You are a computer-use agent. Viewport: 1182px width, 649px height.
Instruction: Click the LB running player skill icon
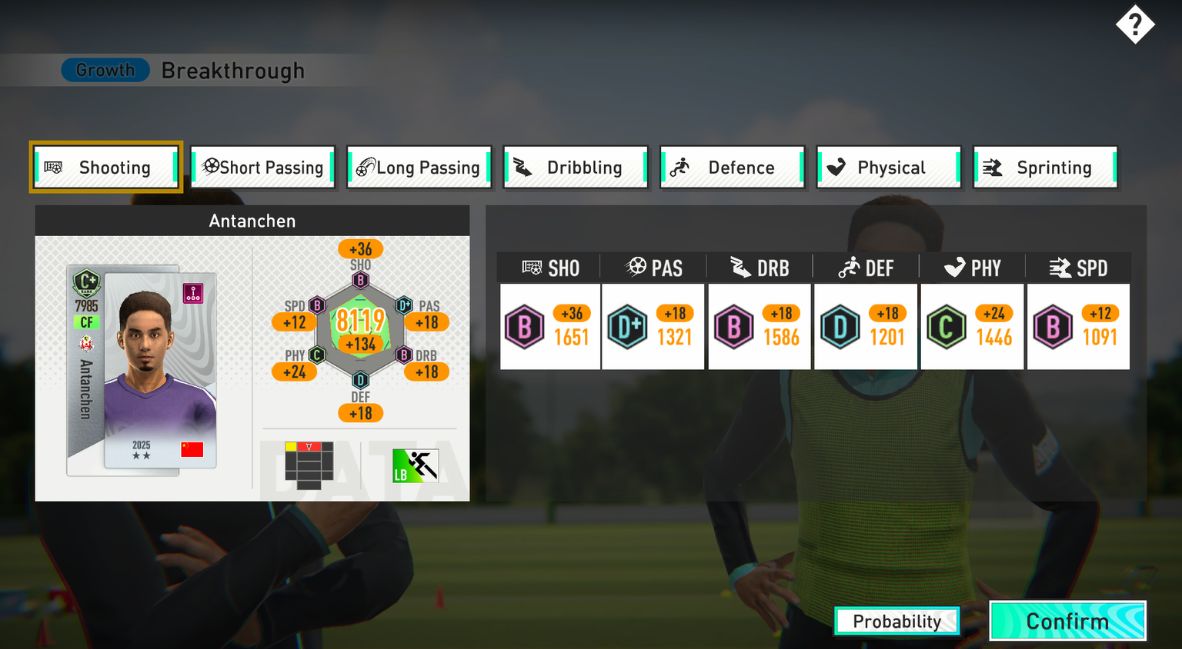[415, 466]
